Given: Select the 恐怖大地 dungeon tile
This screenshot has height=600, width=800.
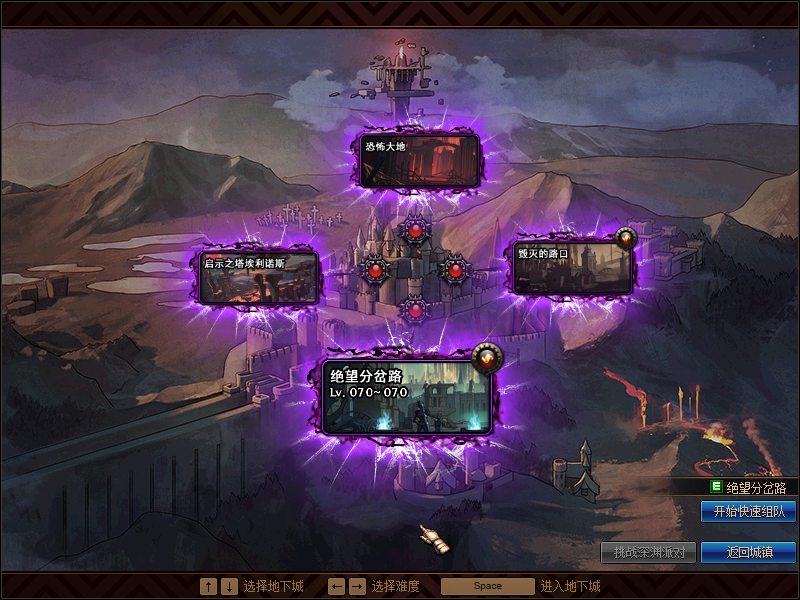Looking at the screenshot, I should click(x=420, y=159).
